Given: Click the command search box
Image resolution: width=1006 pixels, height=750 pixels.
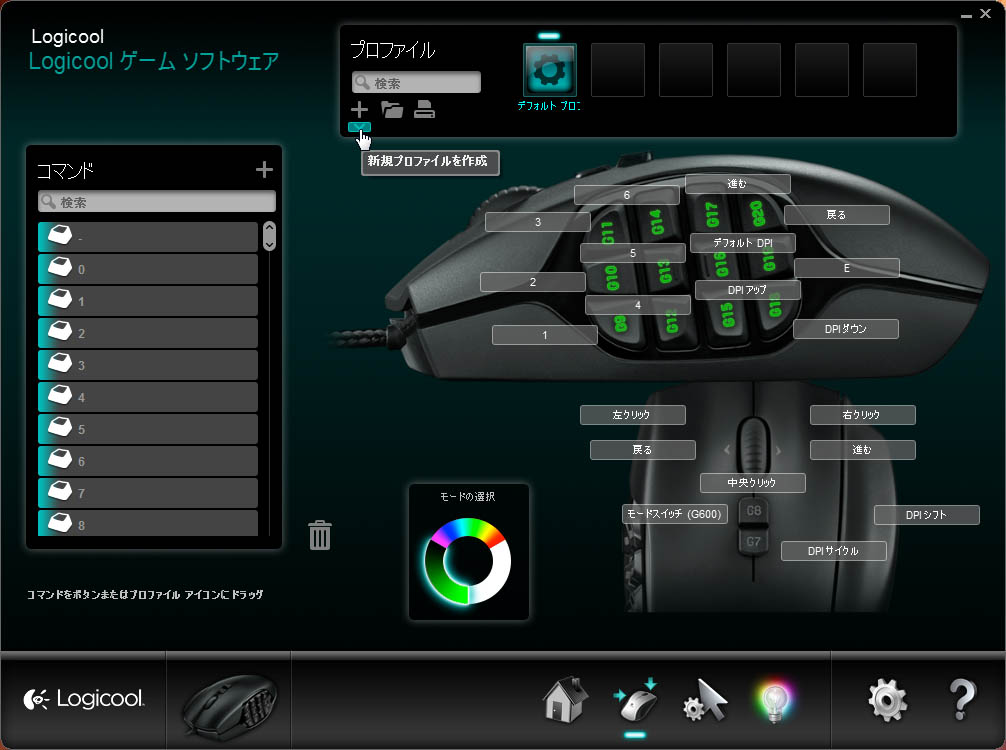Looking at the screenshot, I should (164, 202).
